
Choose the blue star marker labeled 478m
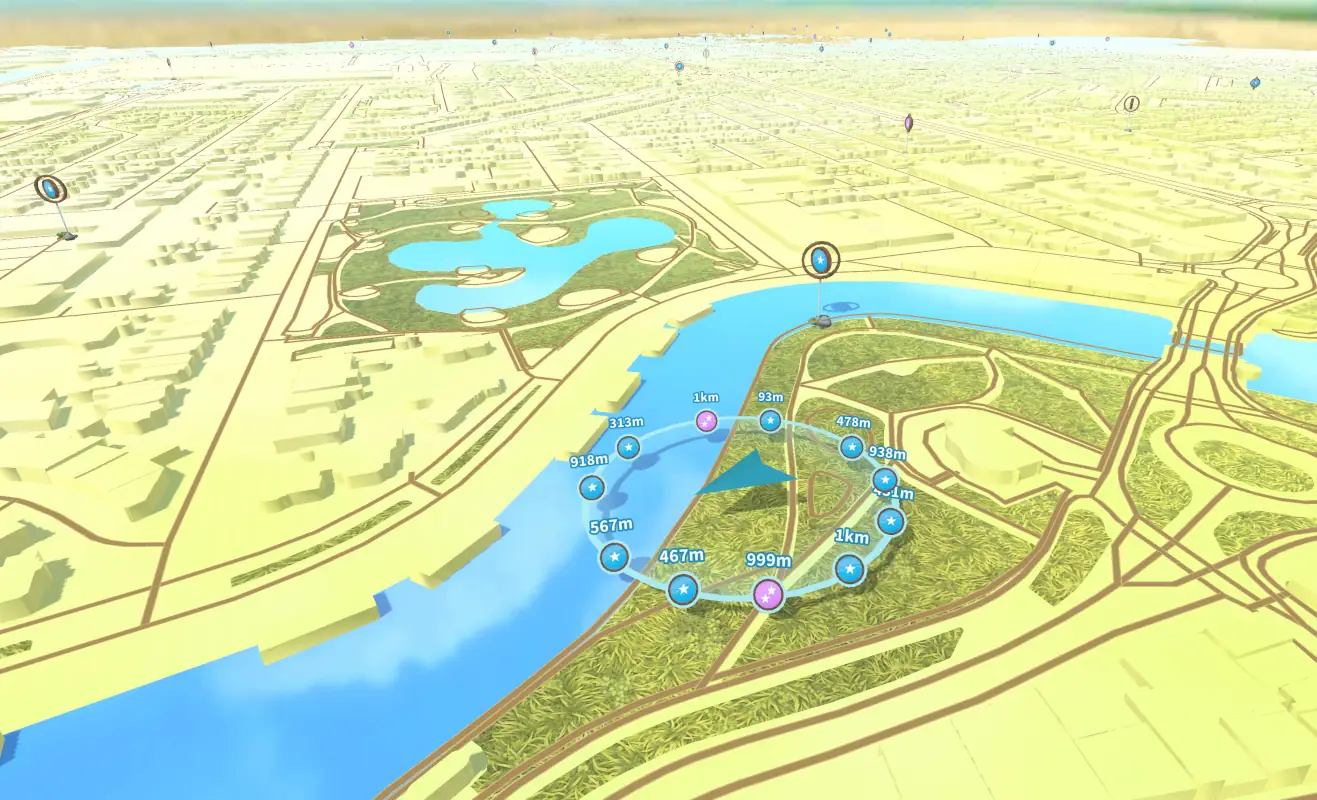pyautogui.click(x=851, y=447)
